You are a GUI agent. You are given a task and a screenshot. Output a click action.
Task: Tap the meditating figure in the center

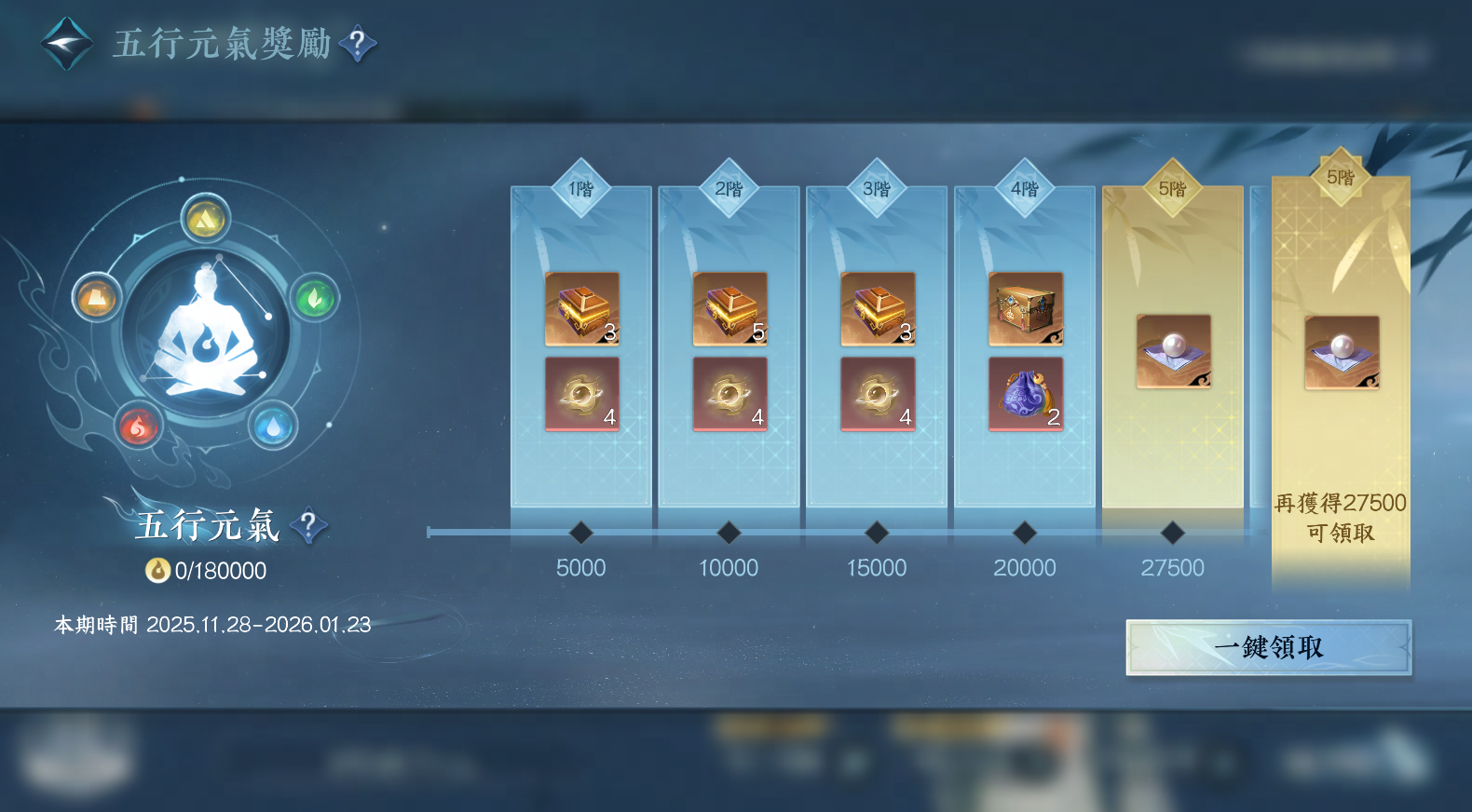point(206,331)
